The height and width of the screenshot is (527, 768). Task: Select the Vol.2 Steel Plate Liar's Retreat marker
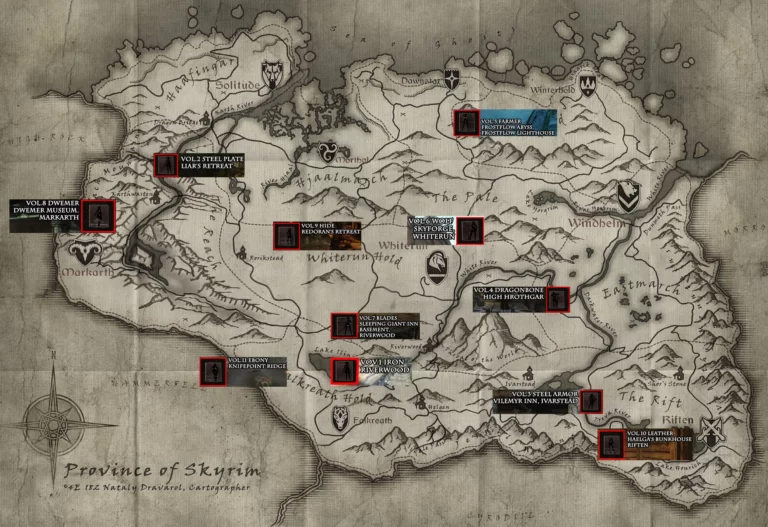pyautogui.click(x=165, y=166)
